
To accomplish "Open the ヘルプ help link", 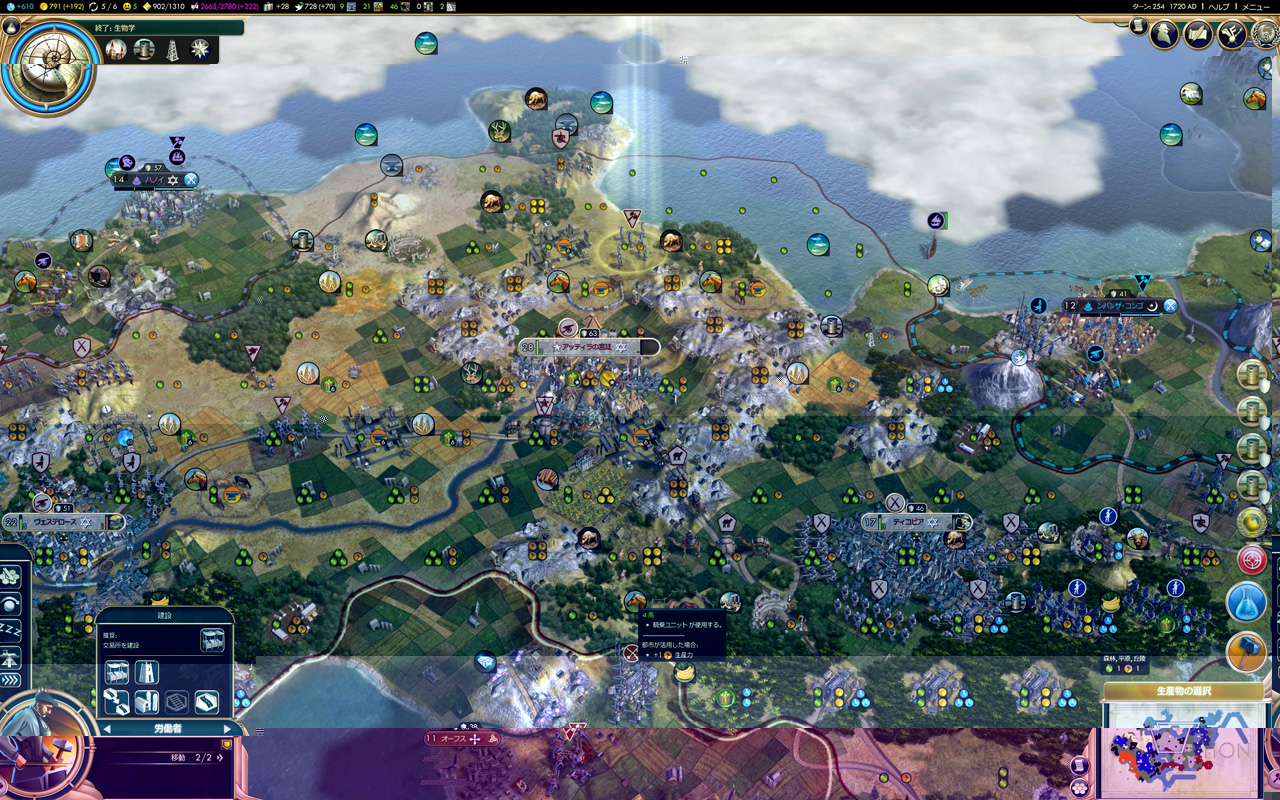I will [x=1220, y=6].
